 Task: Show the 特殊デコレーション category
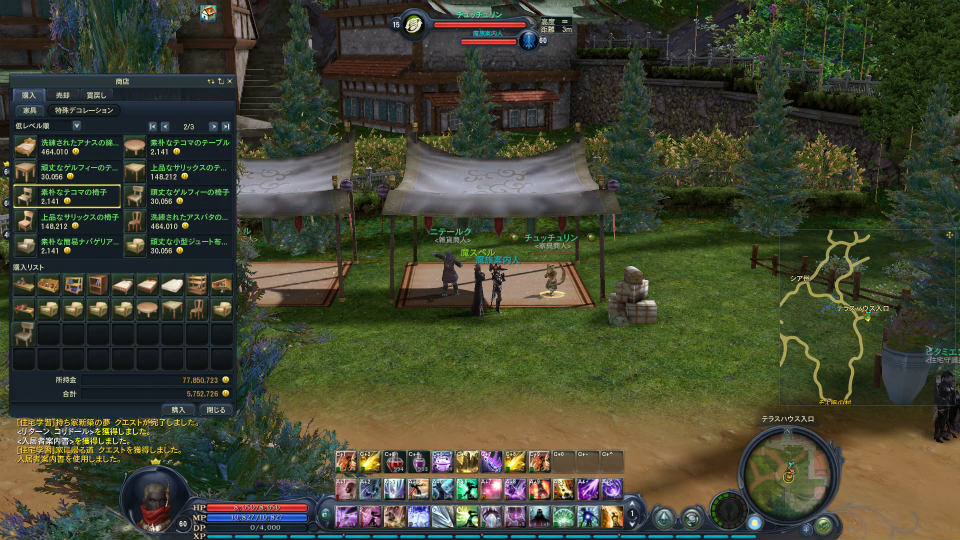(84, 110)
